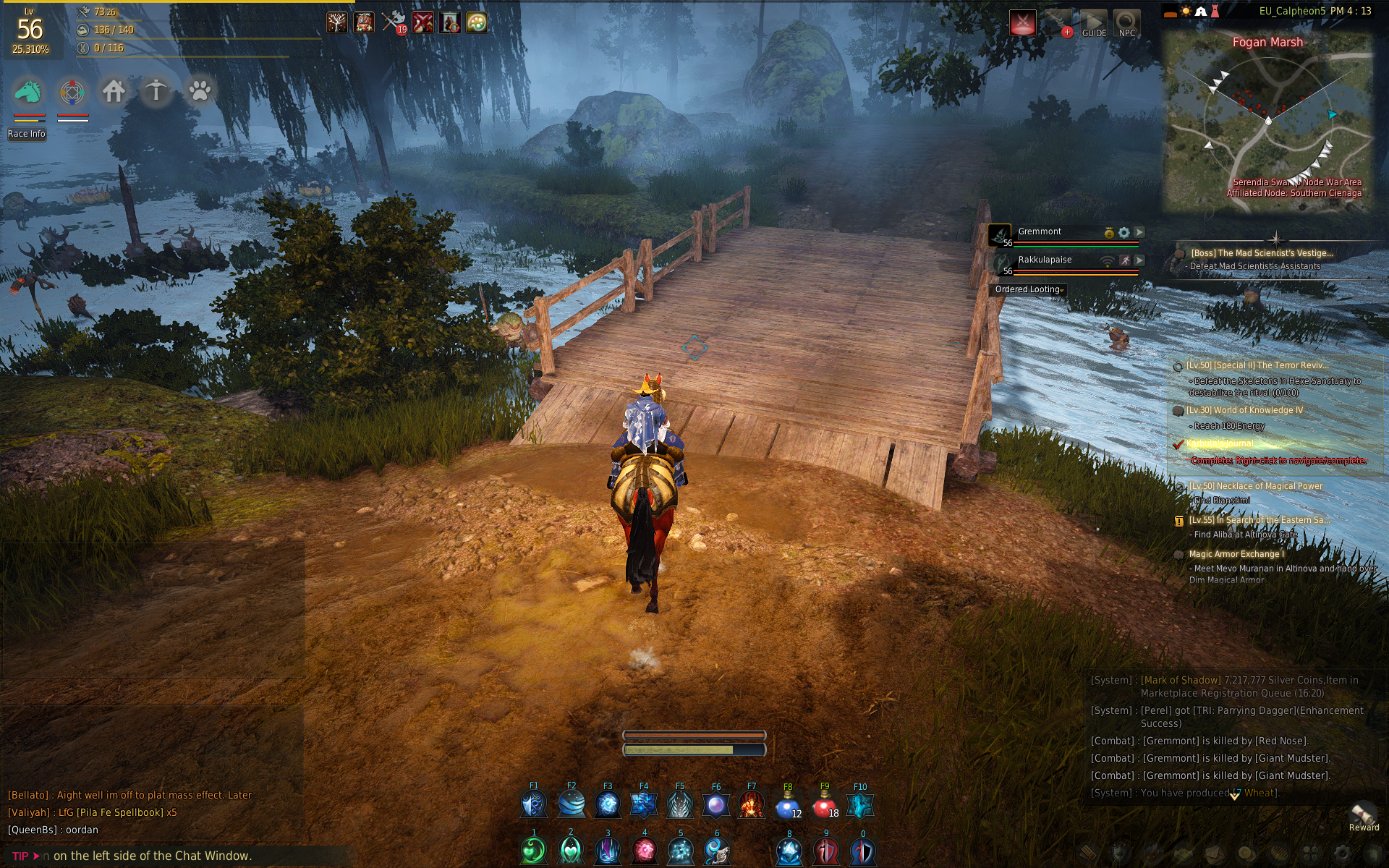Click the color palette buff icon
This screenshot has height=868, width=1389.
tap(477, 23)
